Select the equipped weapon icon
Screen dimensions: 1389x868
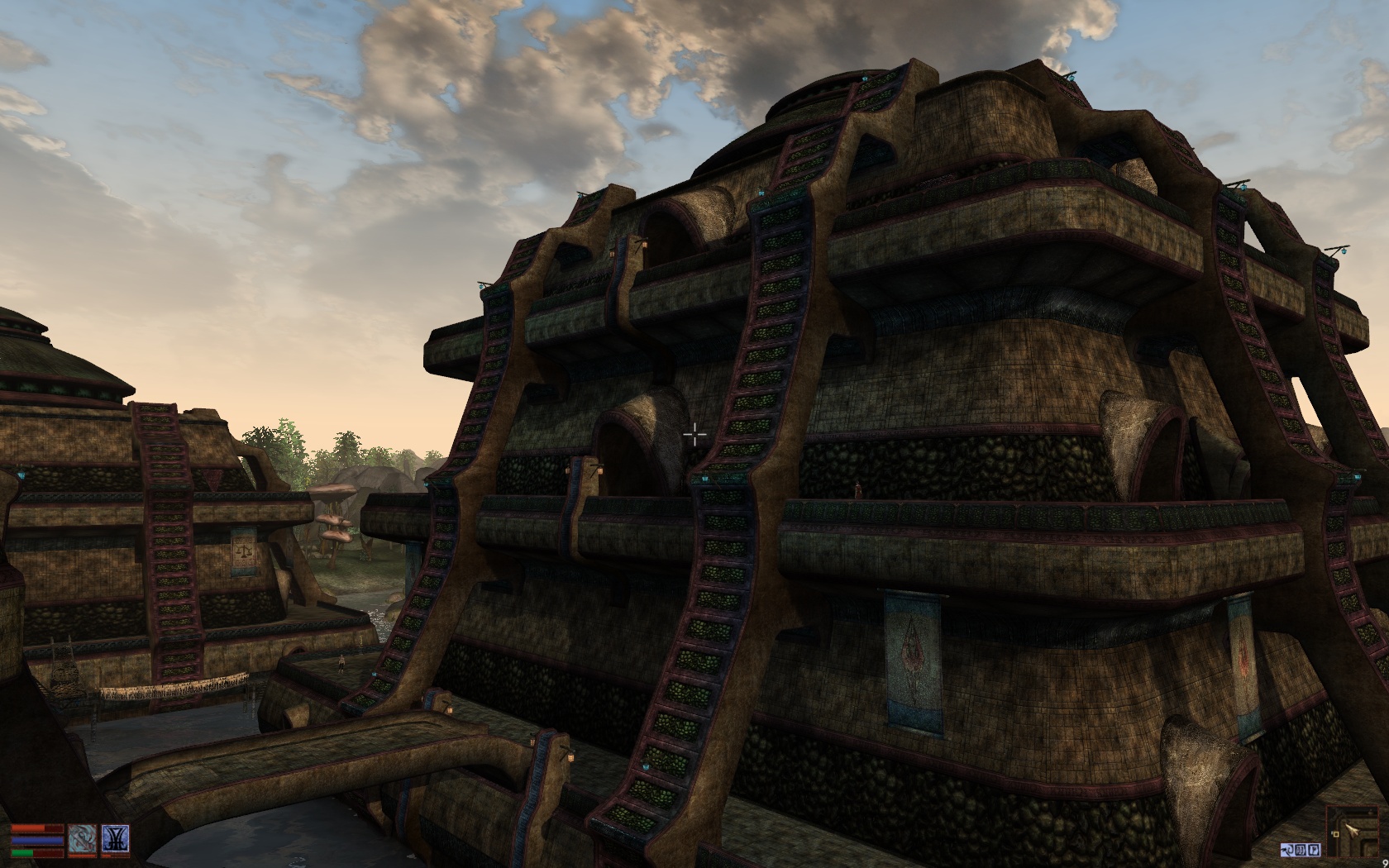coord(82,838)
